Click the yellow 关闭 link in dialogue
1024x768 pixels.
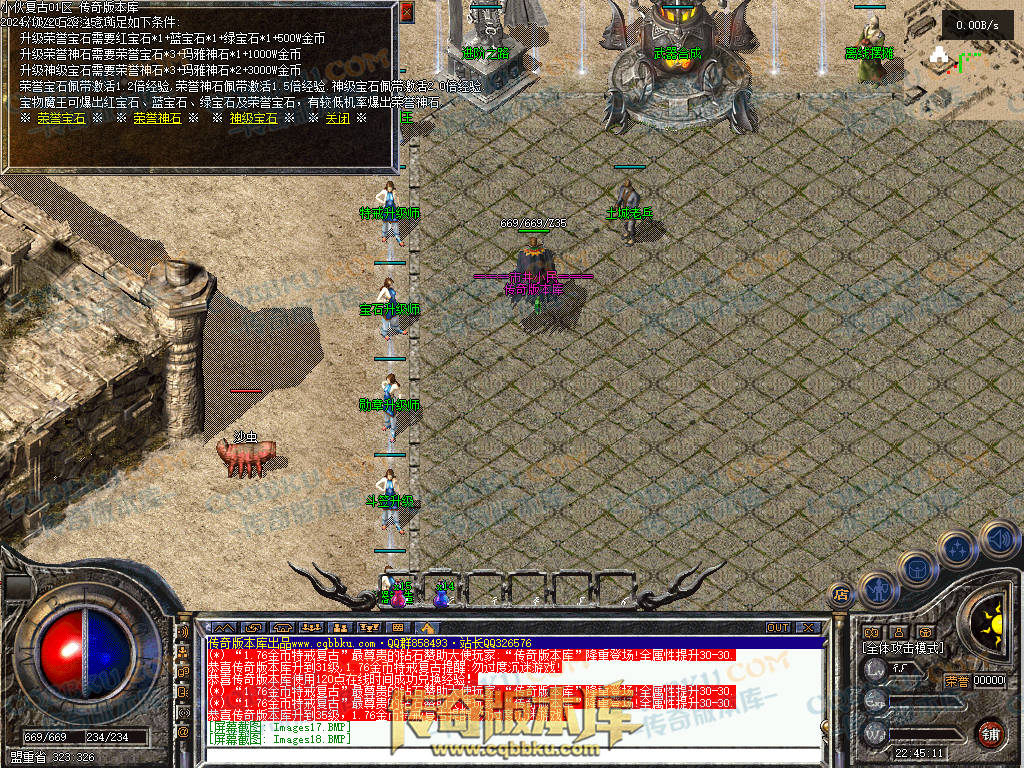coord(337,118)
